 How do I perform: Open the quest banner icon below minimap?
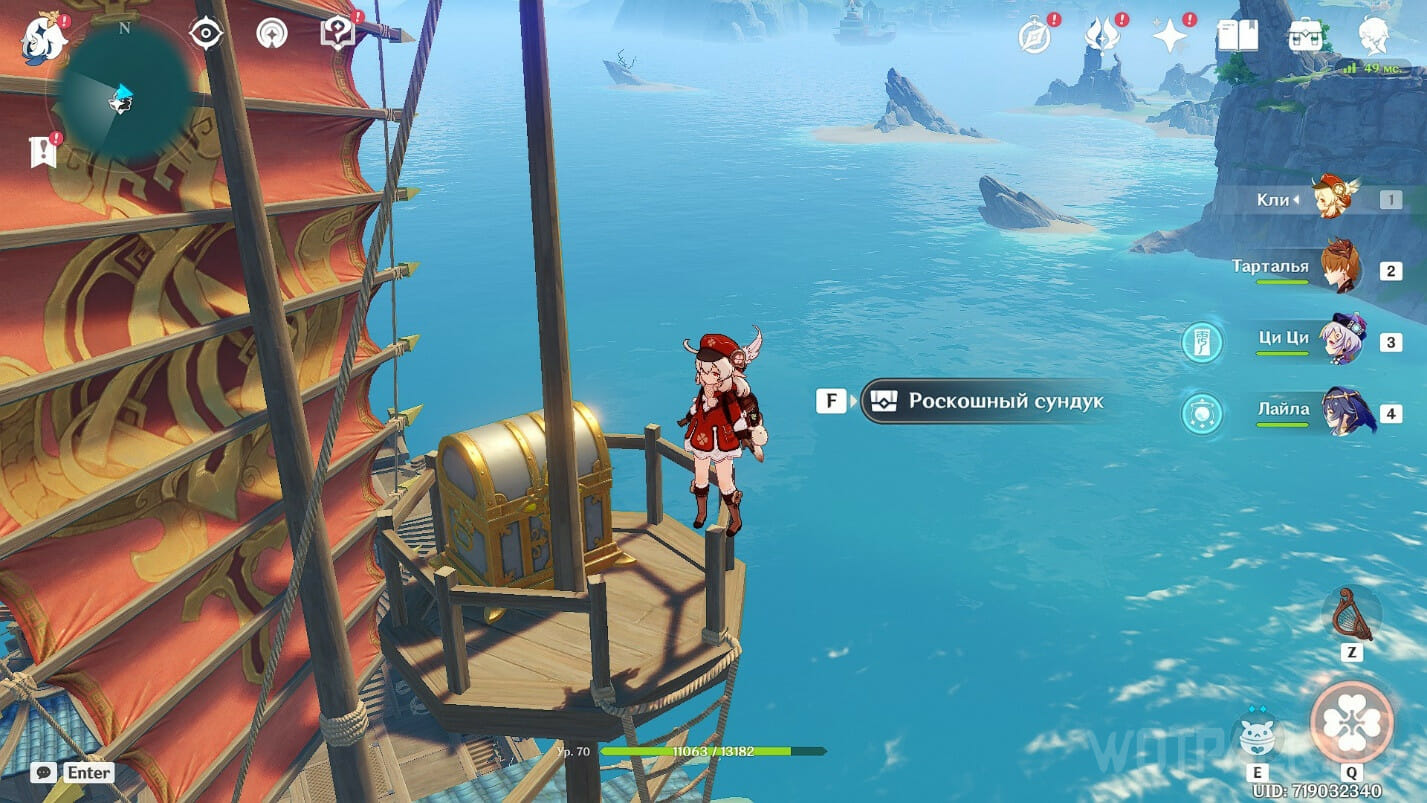(43, 151)
